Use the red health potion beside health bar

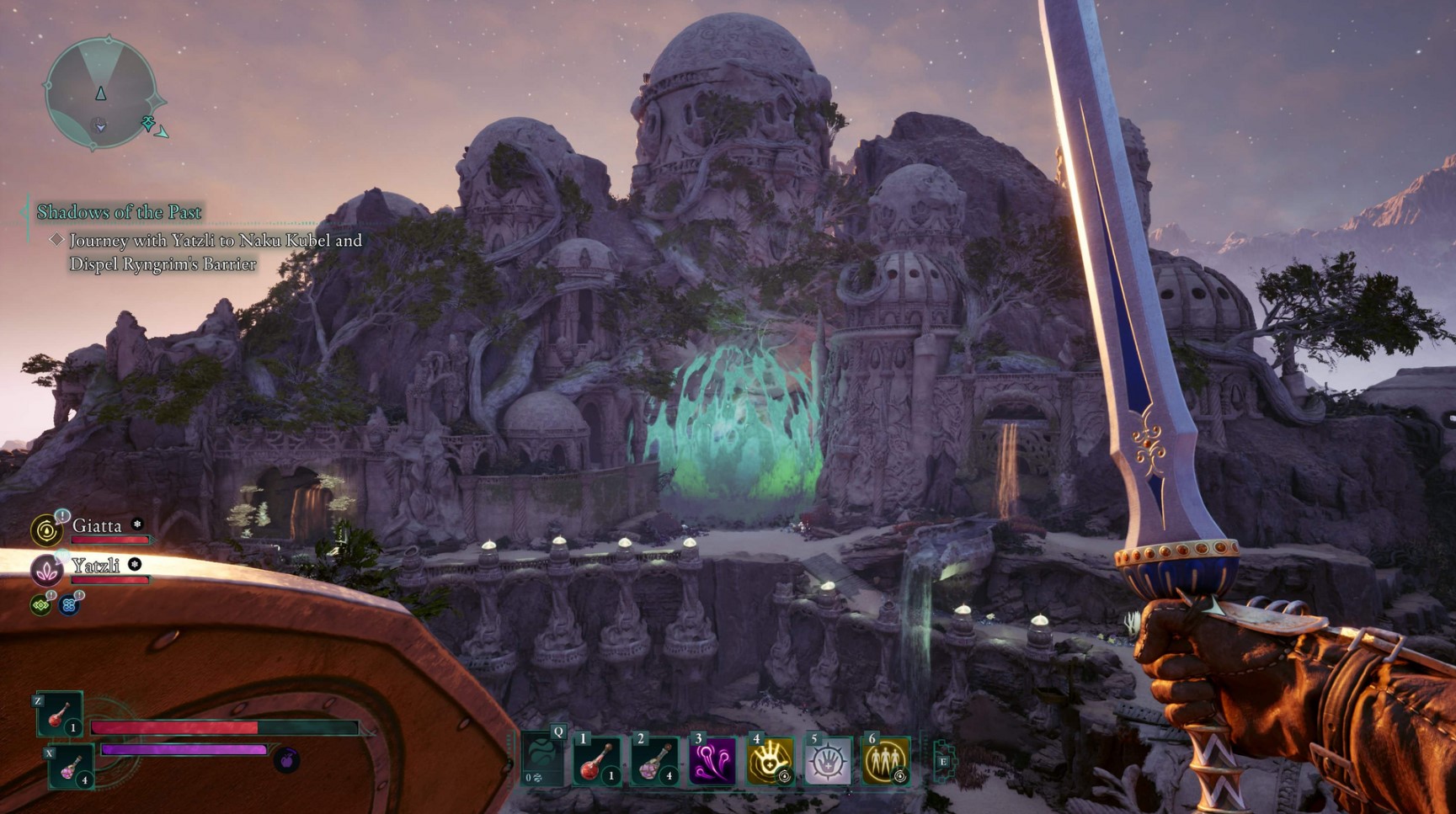60,715
